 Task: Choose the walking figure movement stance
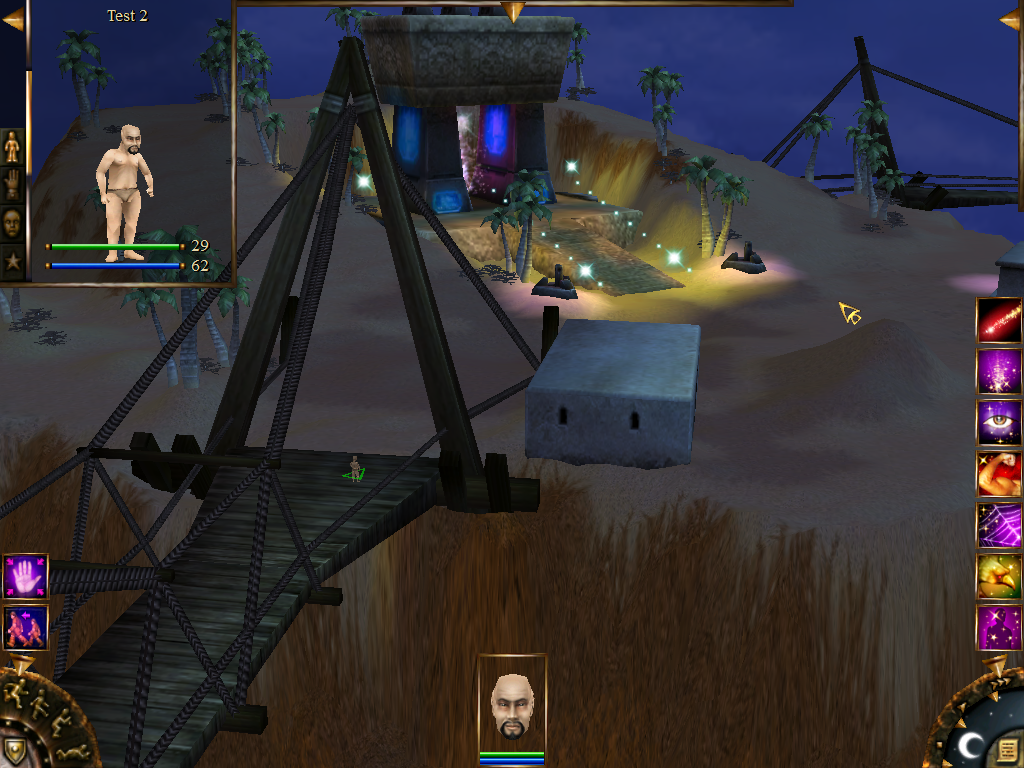39,705
